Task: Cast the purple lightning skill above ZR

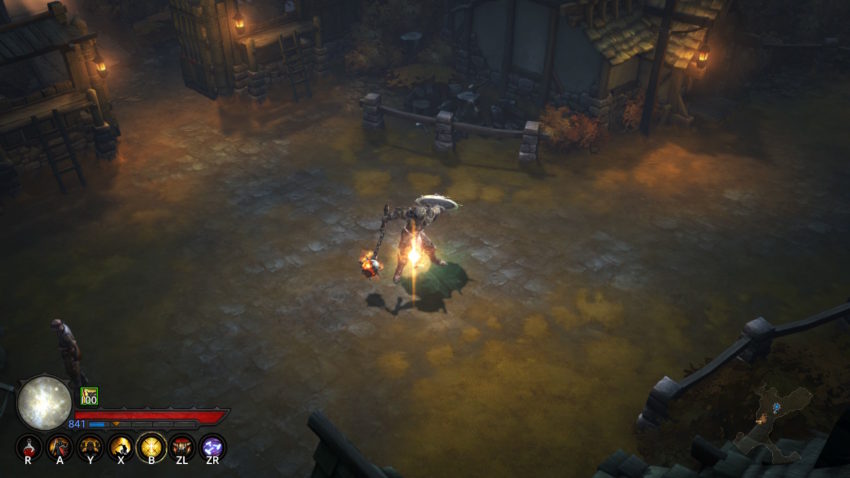Action: click(x=212, y=446)
